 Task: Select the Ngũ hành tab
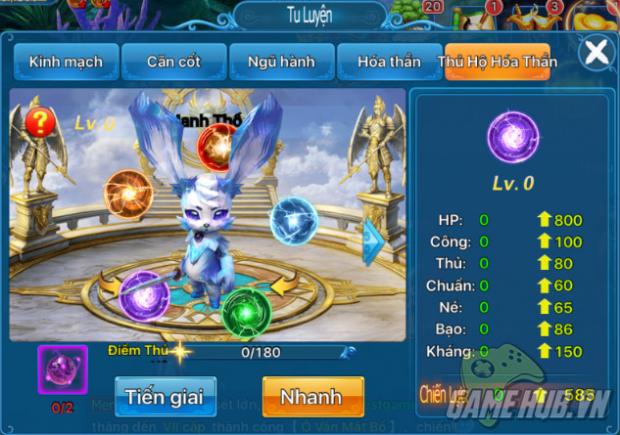[x=280, y=62]
